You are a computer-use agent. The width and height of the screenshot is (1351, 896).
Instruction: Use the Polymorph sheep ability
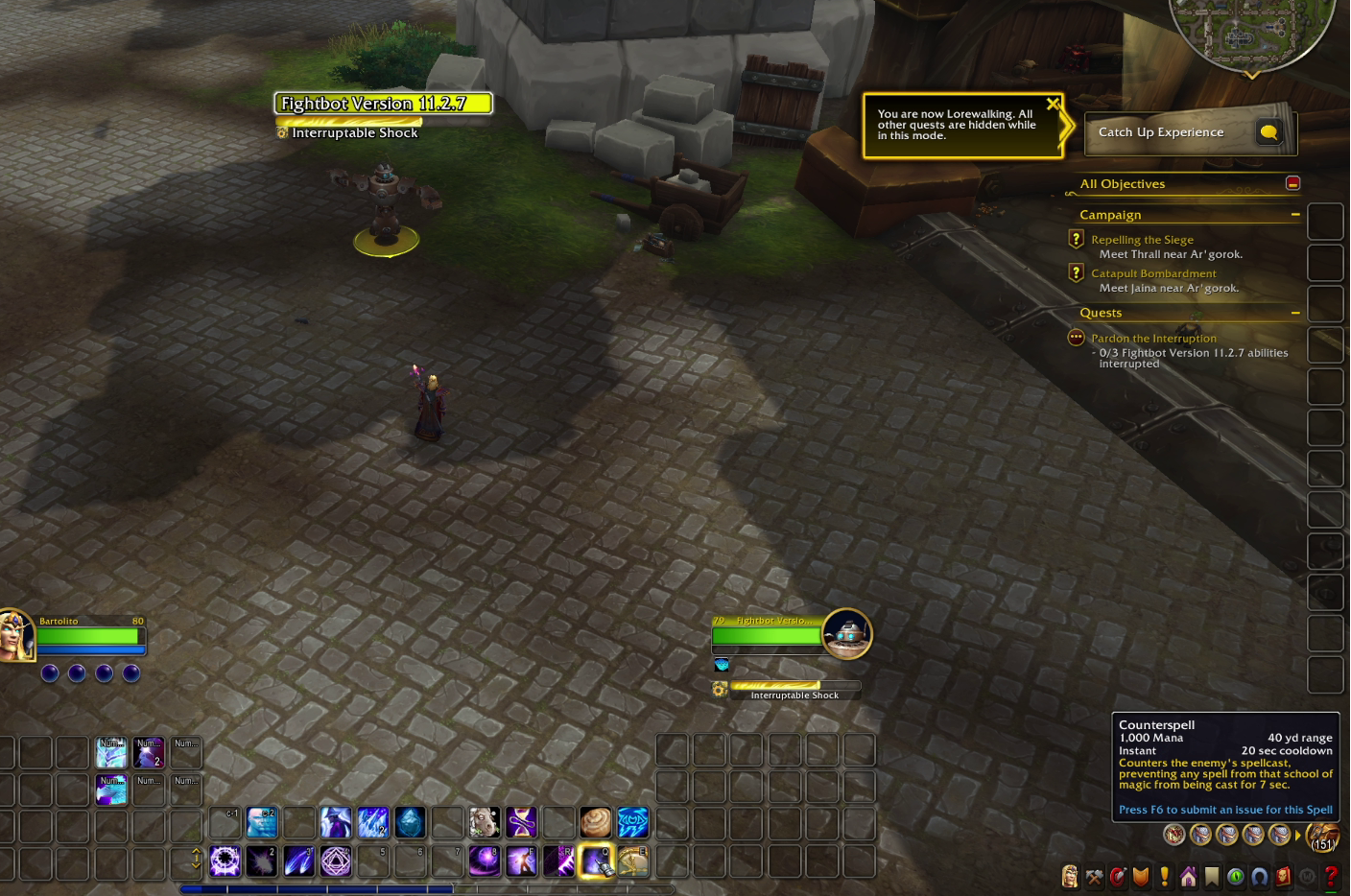tap(485, 822)
